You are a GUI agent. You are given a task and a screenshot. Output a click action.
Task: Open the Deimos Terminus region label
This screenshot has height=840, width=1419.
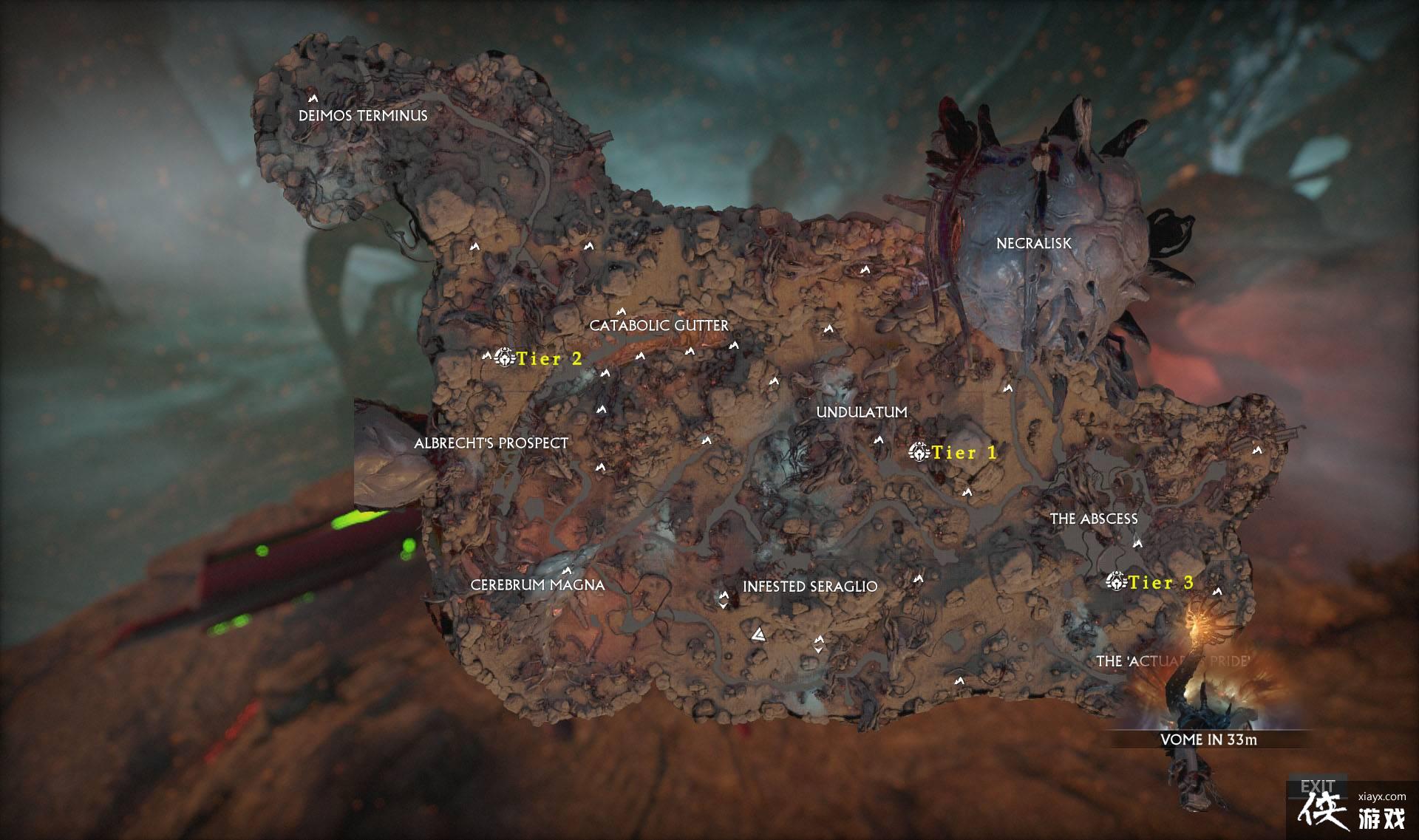click(364, 115)
